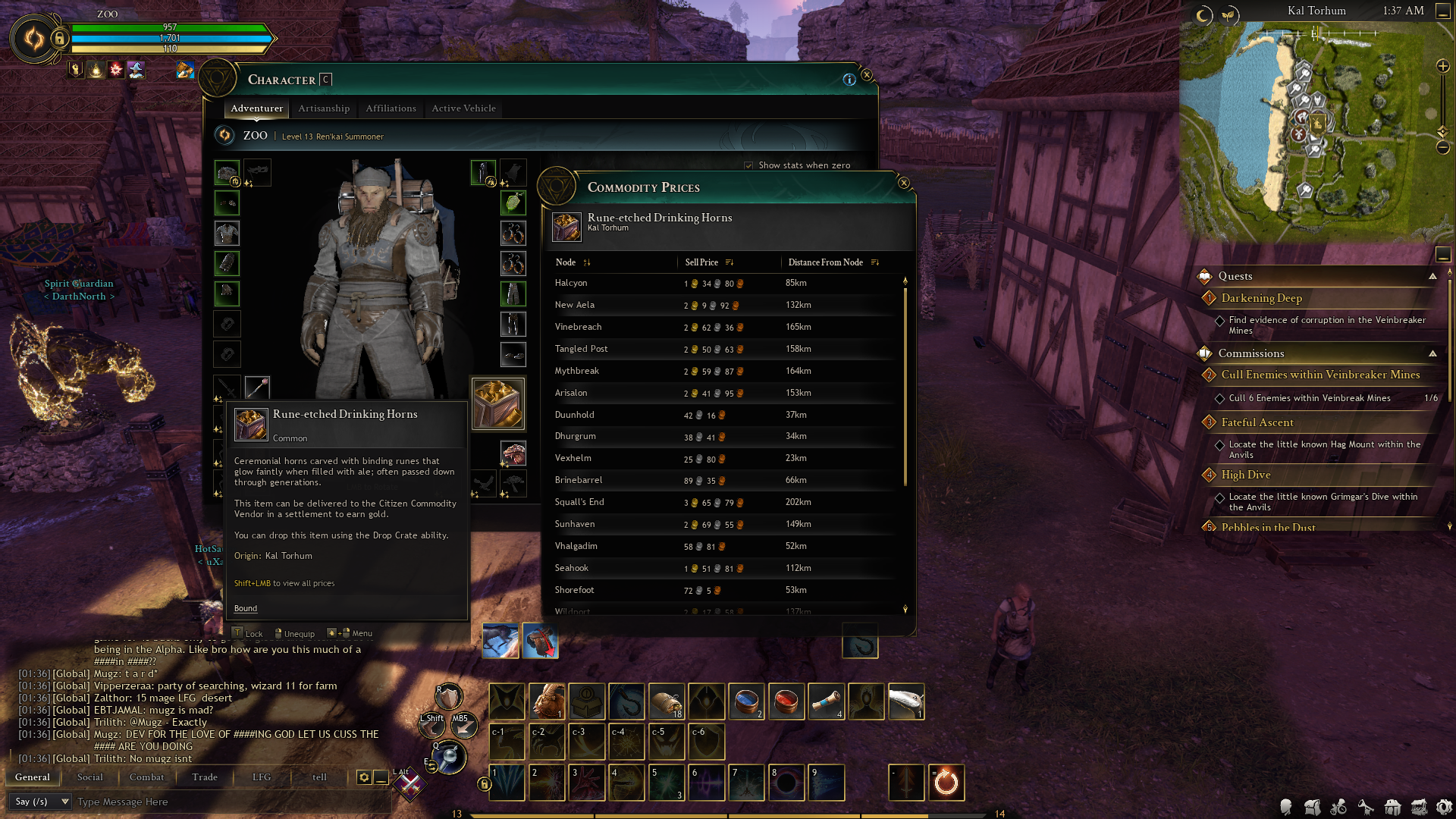This screenshot has width=1456, height=819.
Task: Click the Rune-etched Drinking Horns crate slot
Action: (x=497, y=403)
